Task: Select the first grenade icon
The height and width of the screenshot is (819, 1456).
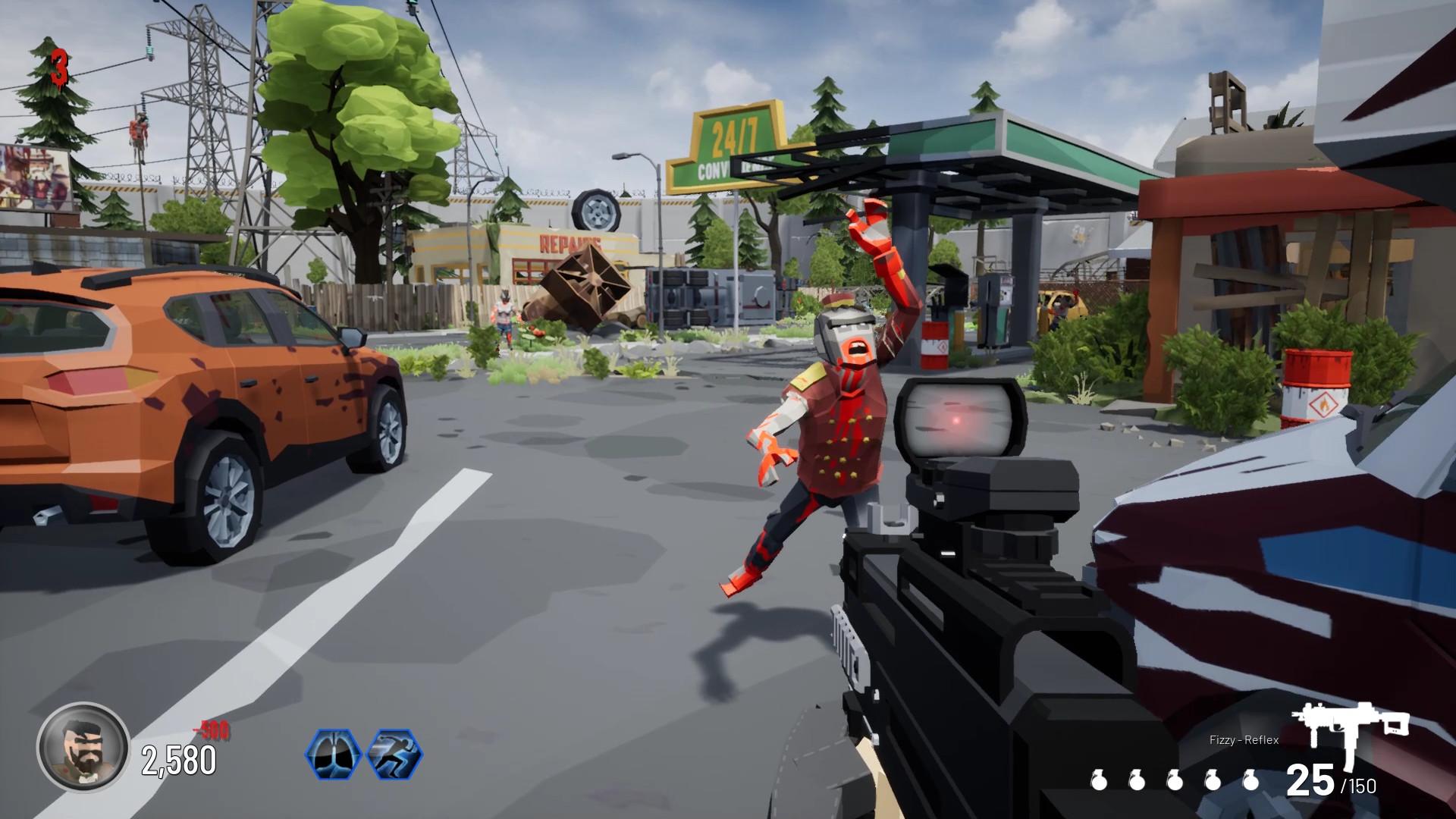Action: [x=1100, y=780]
